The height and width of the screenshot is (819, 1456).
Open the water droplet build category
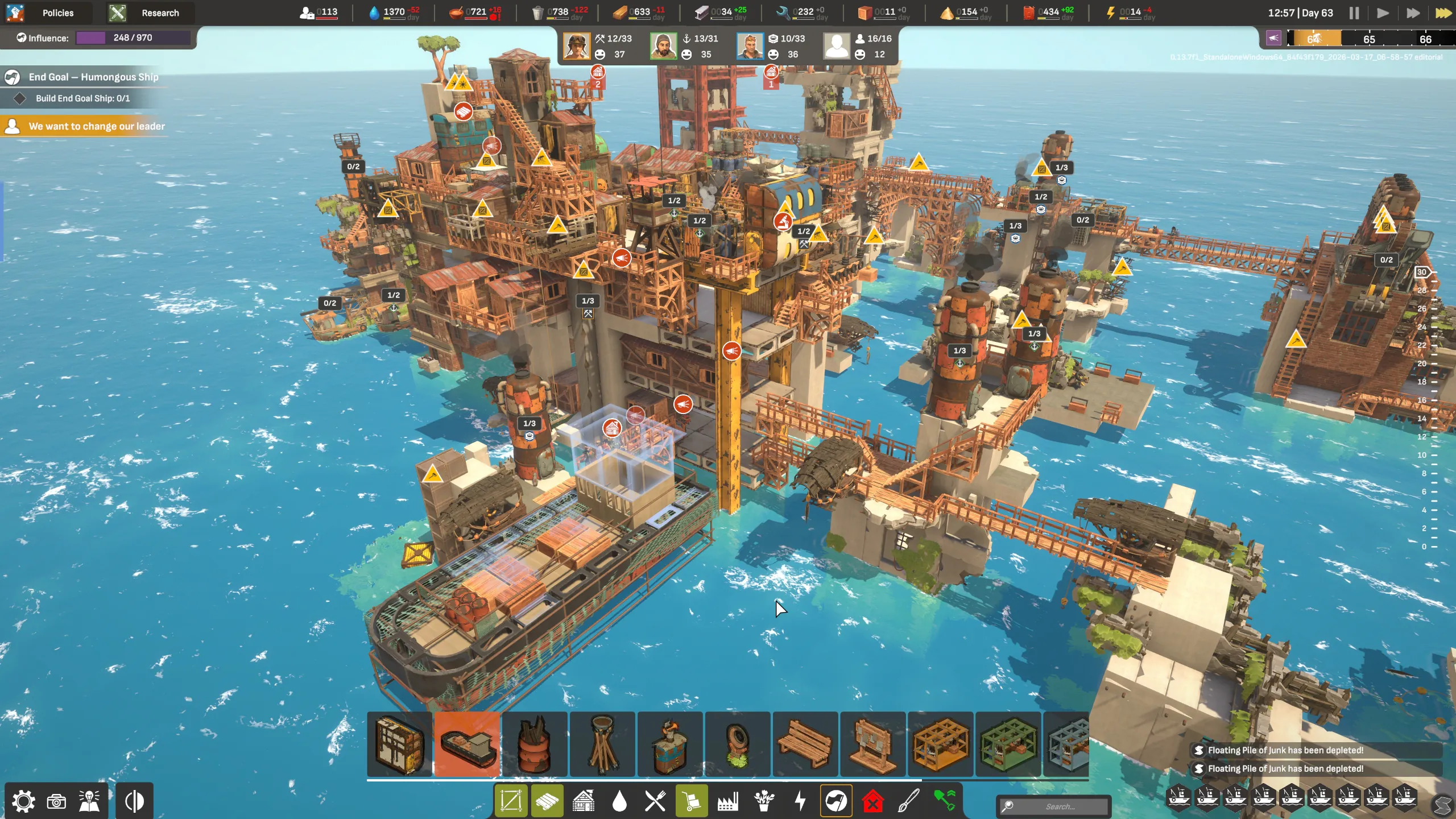point(619,801)
